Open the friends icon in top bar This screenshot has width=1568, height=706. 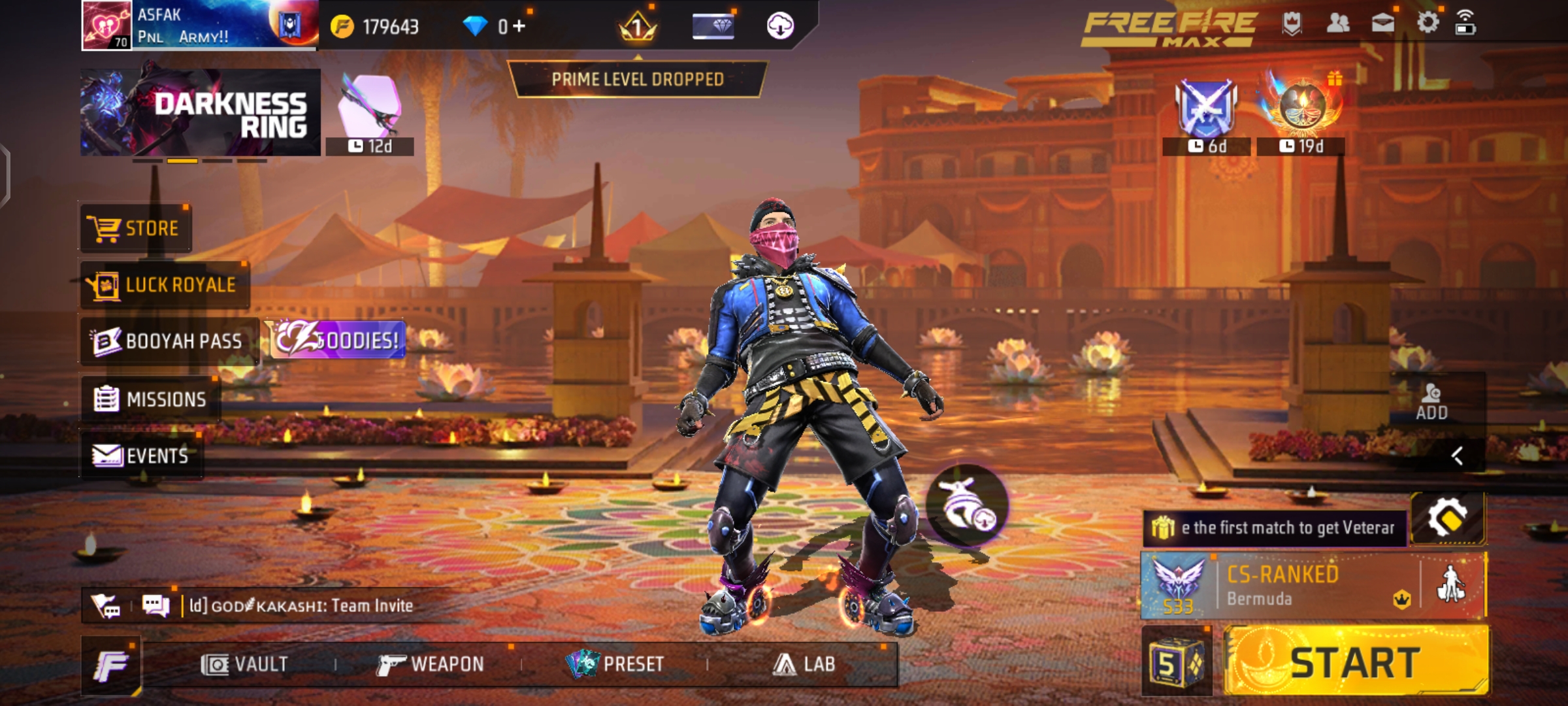[1338, 24]
